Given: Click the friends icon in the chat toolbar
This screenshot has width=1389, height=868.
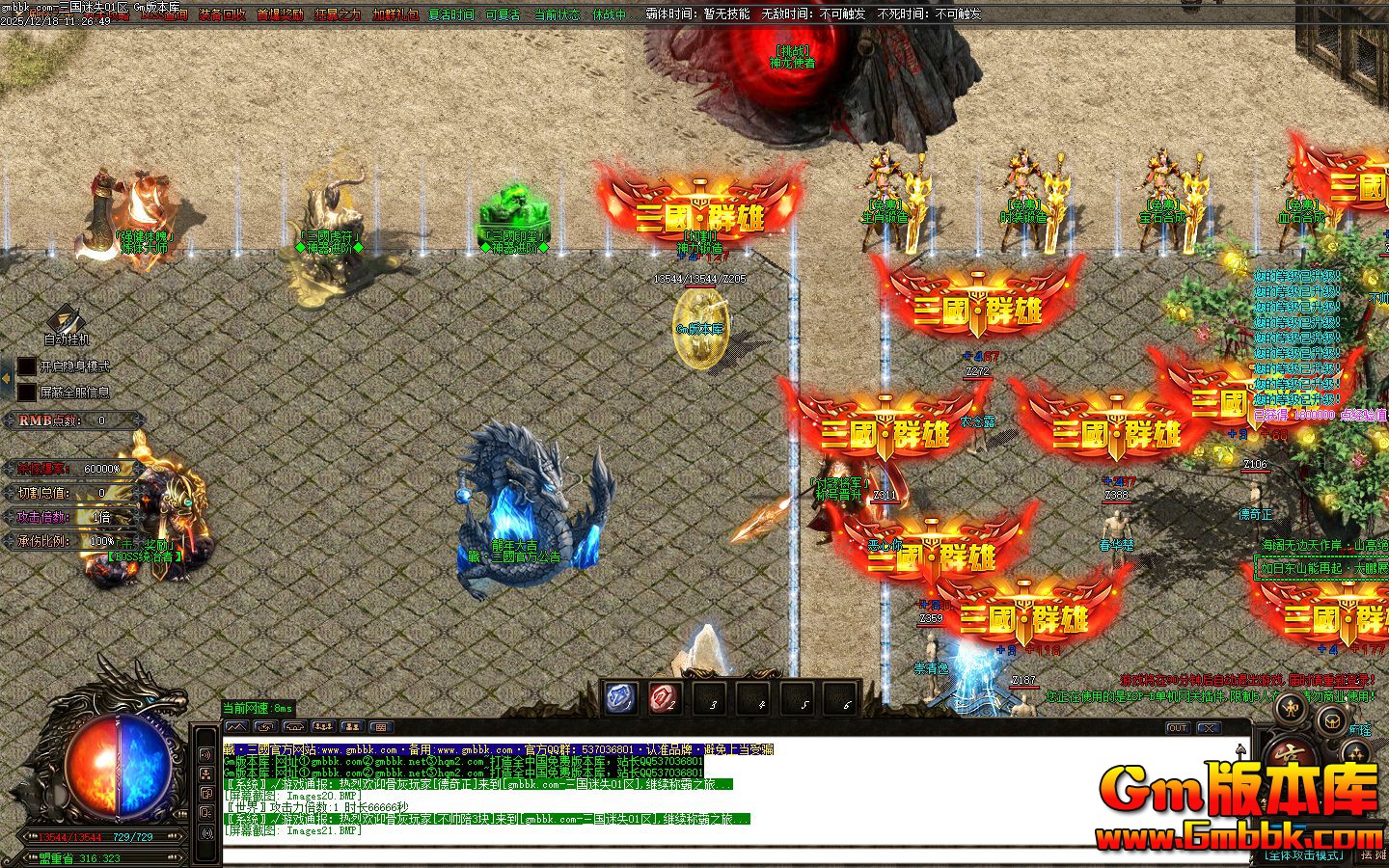Looking at the screenshot, I should coord(351,725).
